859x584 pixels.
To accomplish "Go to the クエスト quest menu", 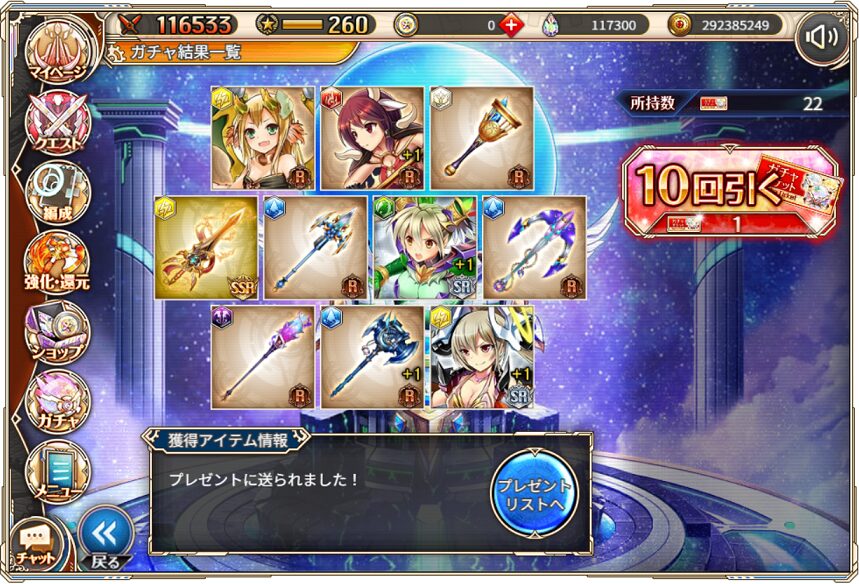I will click(x=59, y=124).
